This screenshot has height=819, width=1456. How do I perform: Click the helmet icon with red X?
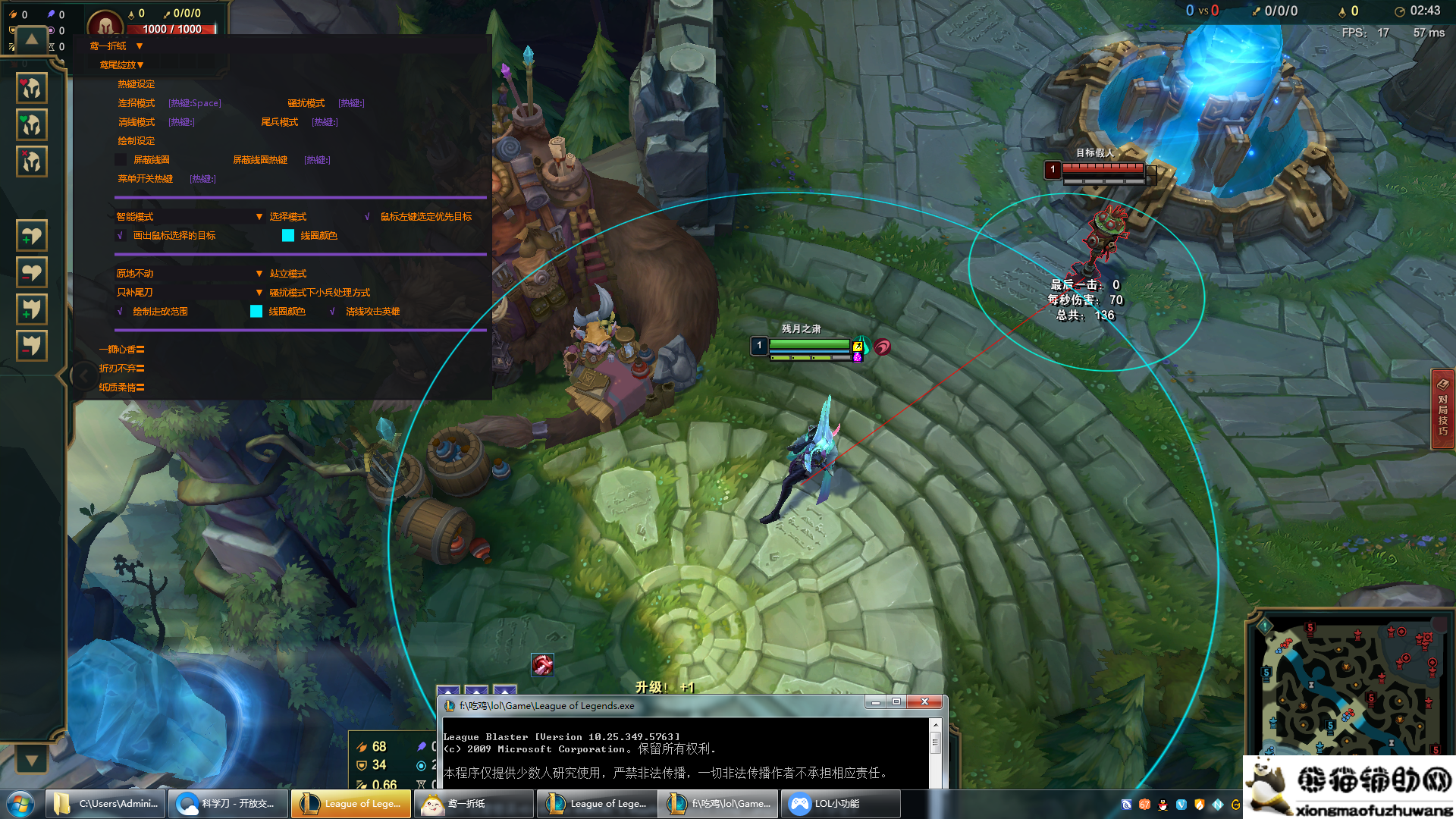(x=31, y=161)
